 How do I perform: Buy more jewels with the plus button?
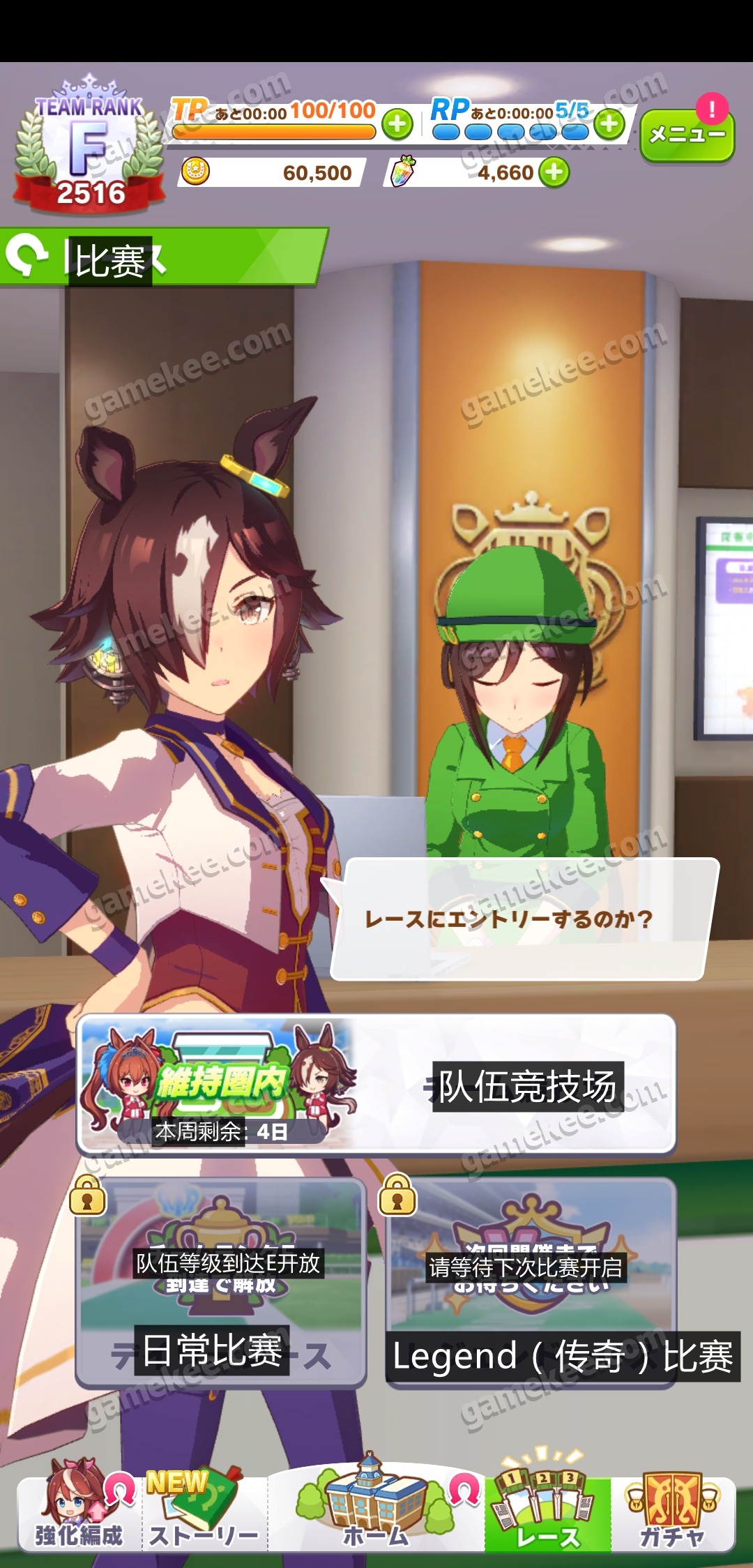[555, 172]
